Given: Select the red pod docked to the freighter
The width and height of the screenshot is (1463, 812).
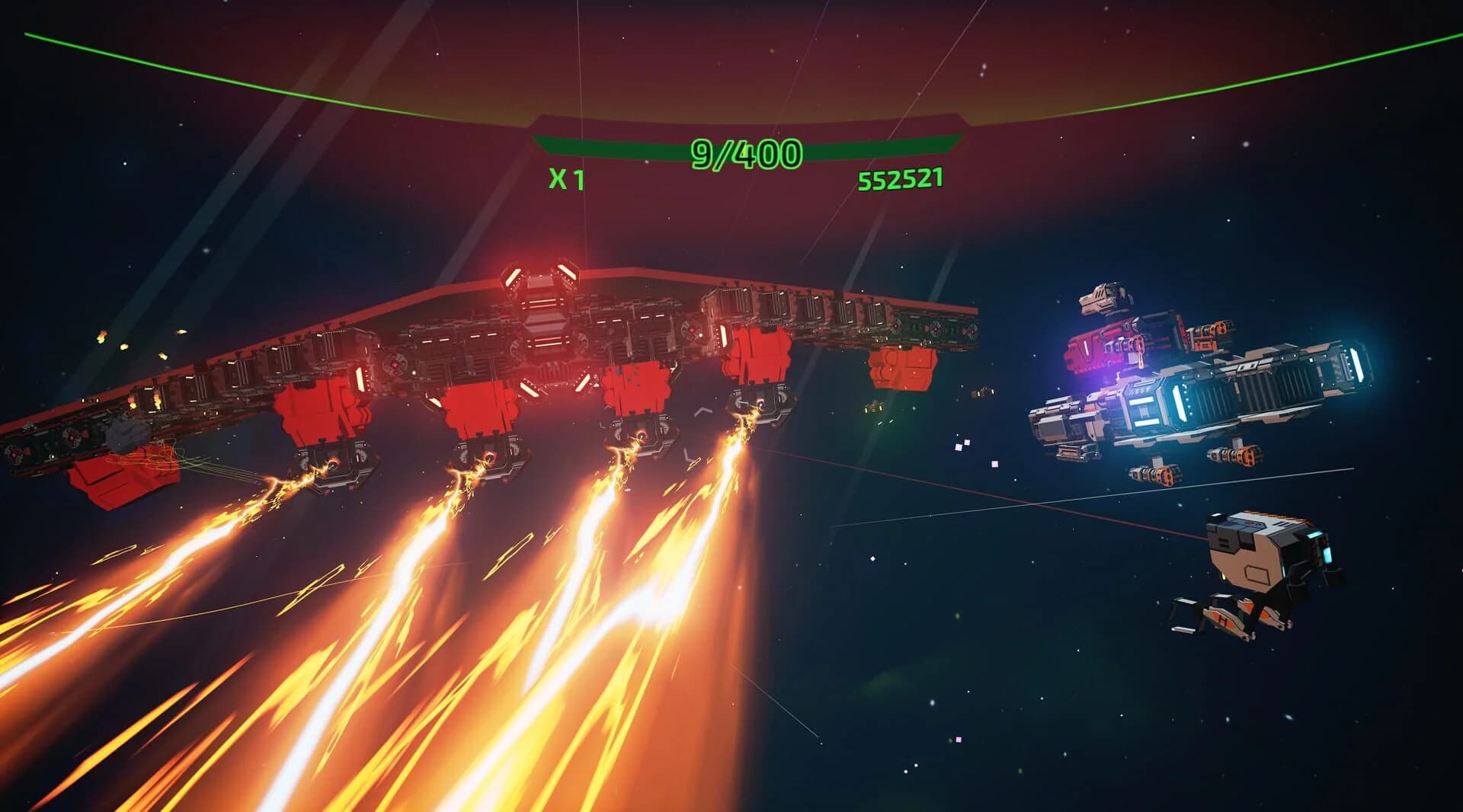Looking at the screenshot, I should 1097,350.
